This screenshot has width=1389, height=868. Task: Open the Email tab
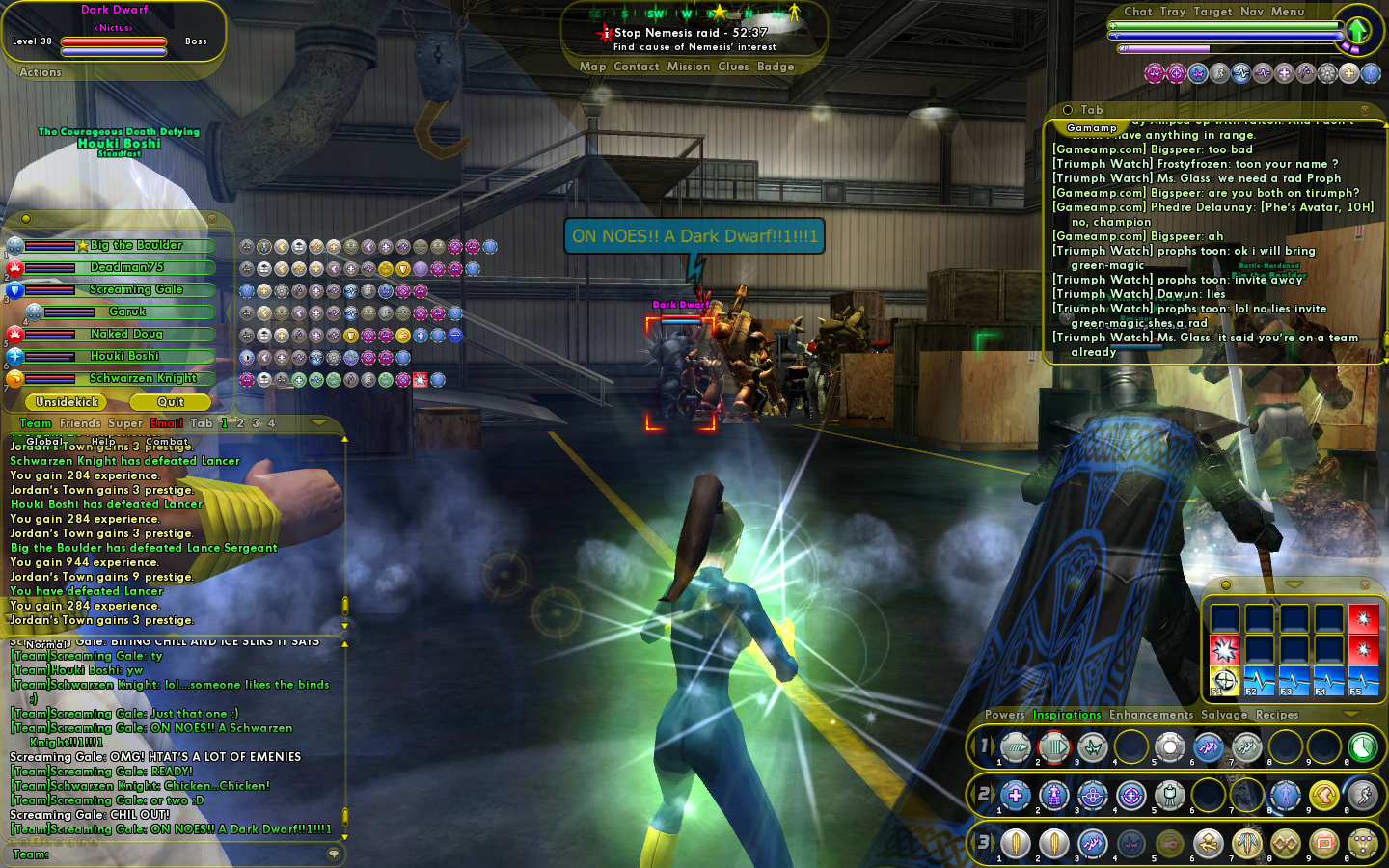coord(167,423)
